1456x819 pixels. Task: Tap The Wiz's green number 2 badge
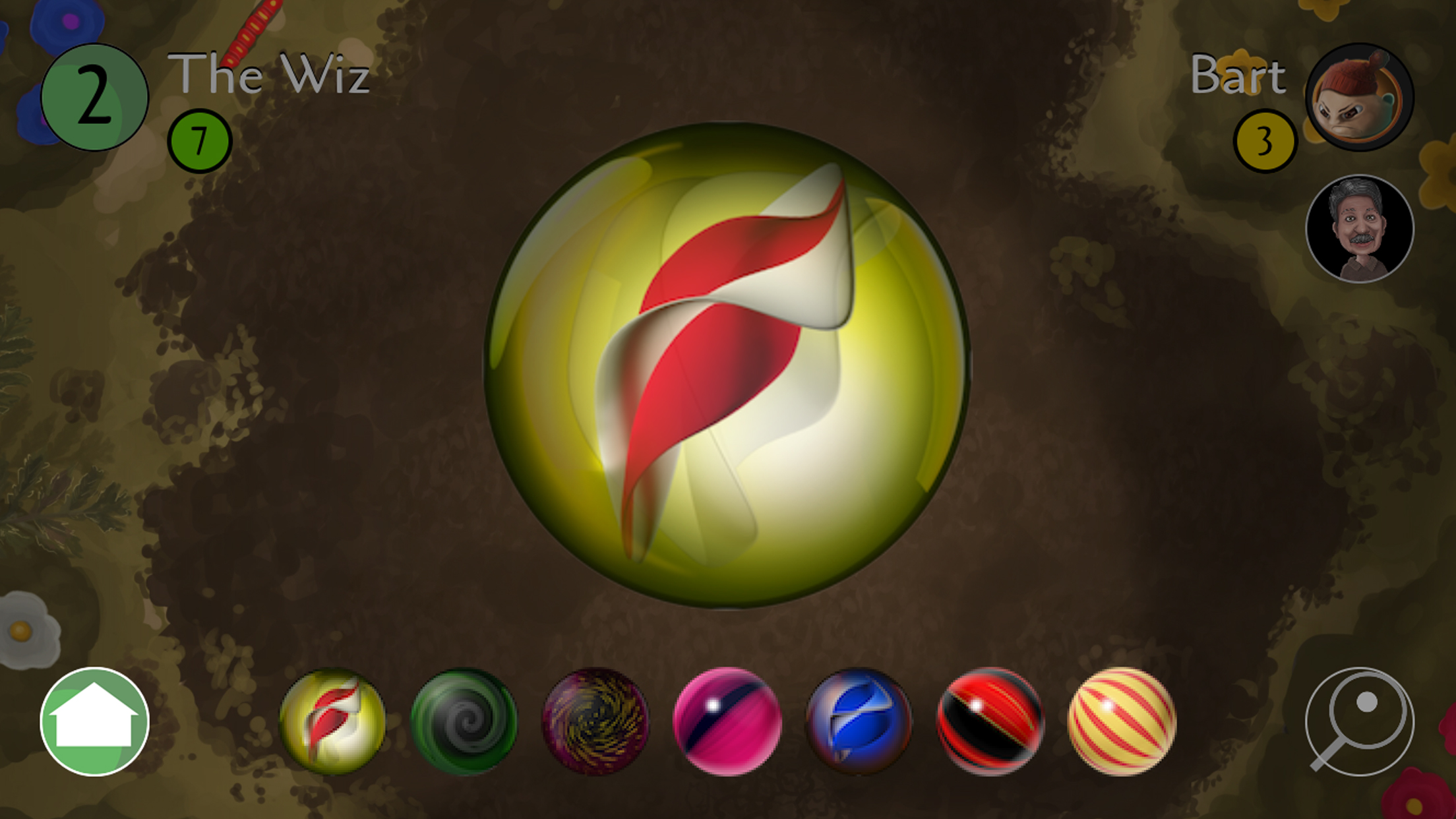94,98
